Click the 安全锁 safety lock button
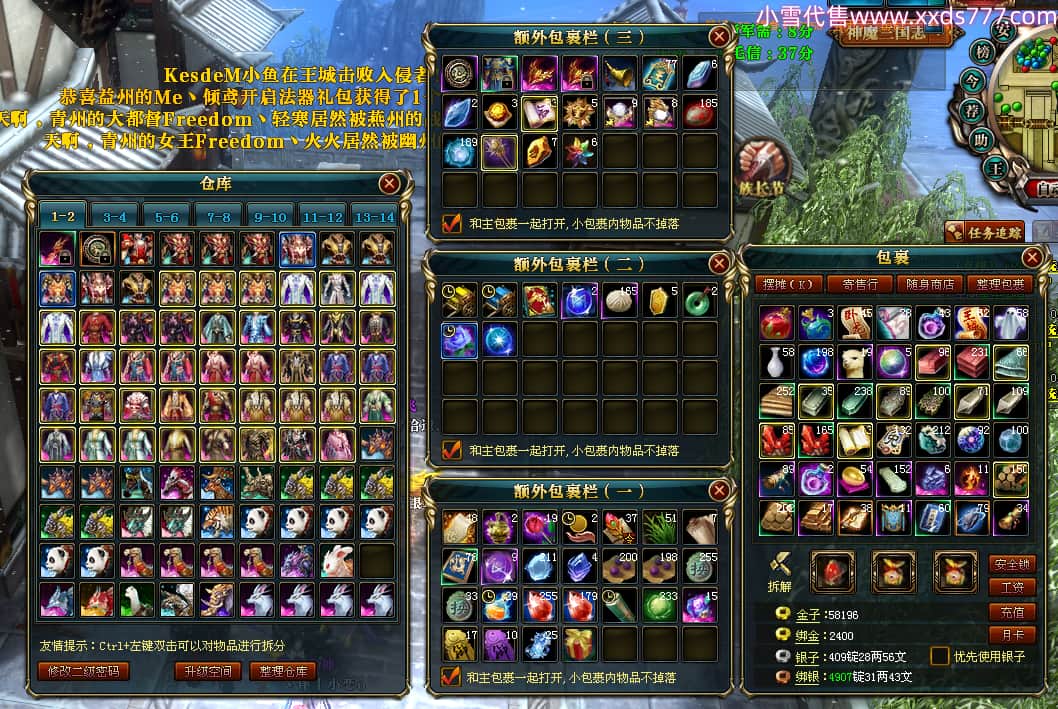The height and width of the screenshot is (709, 1058). [x=1011, y=564]
